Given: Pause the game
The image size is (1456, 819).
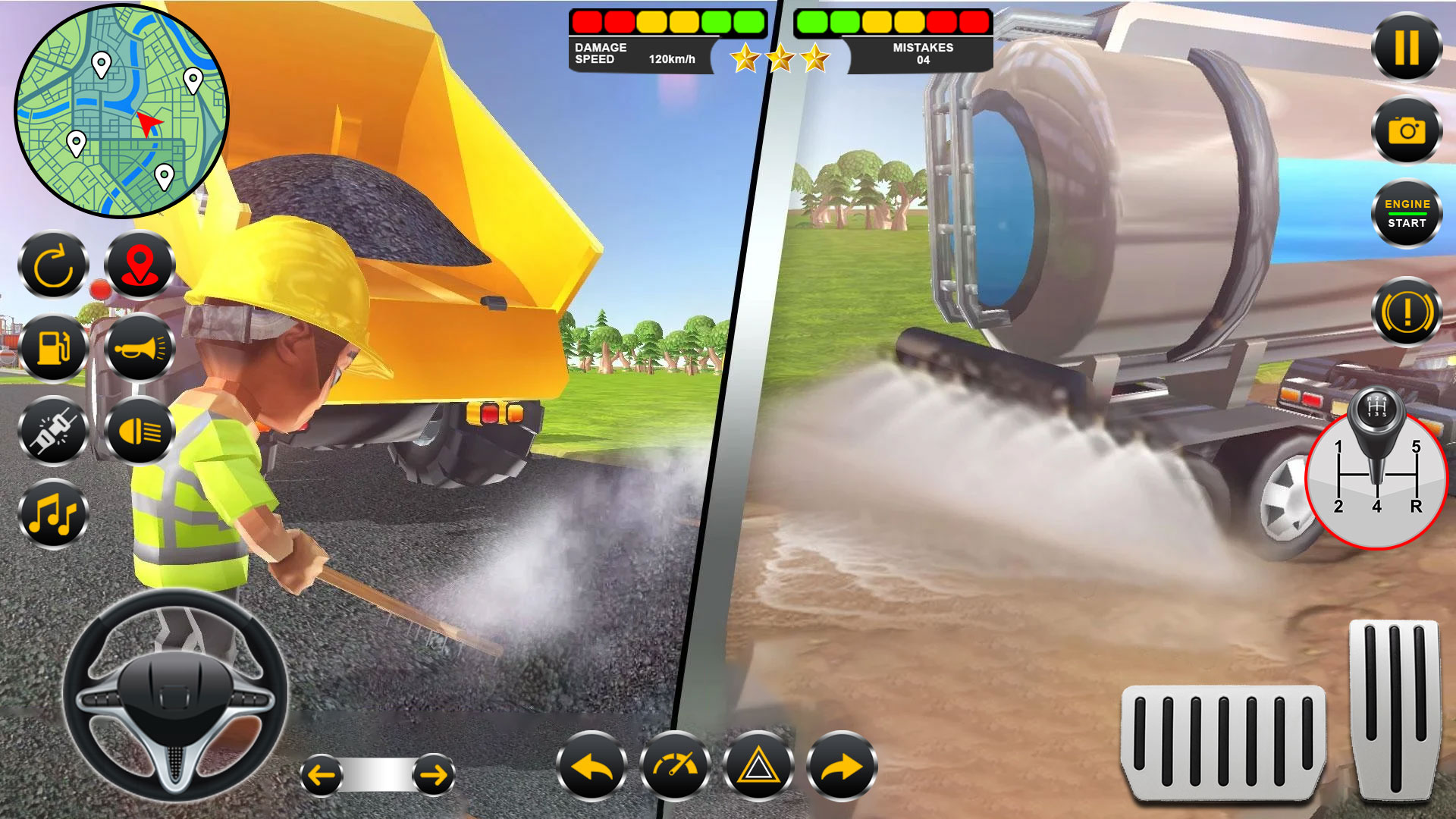Looking at the screenshot, I should 1406,47.
